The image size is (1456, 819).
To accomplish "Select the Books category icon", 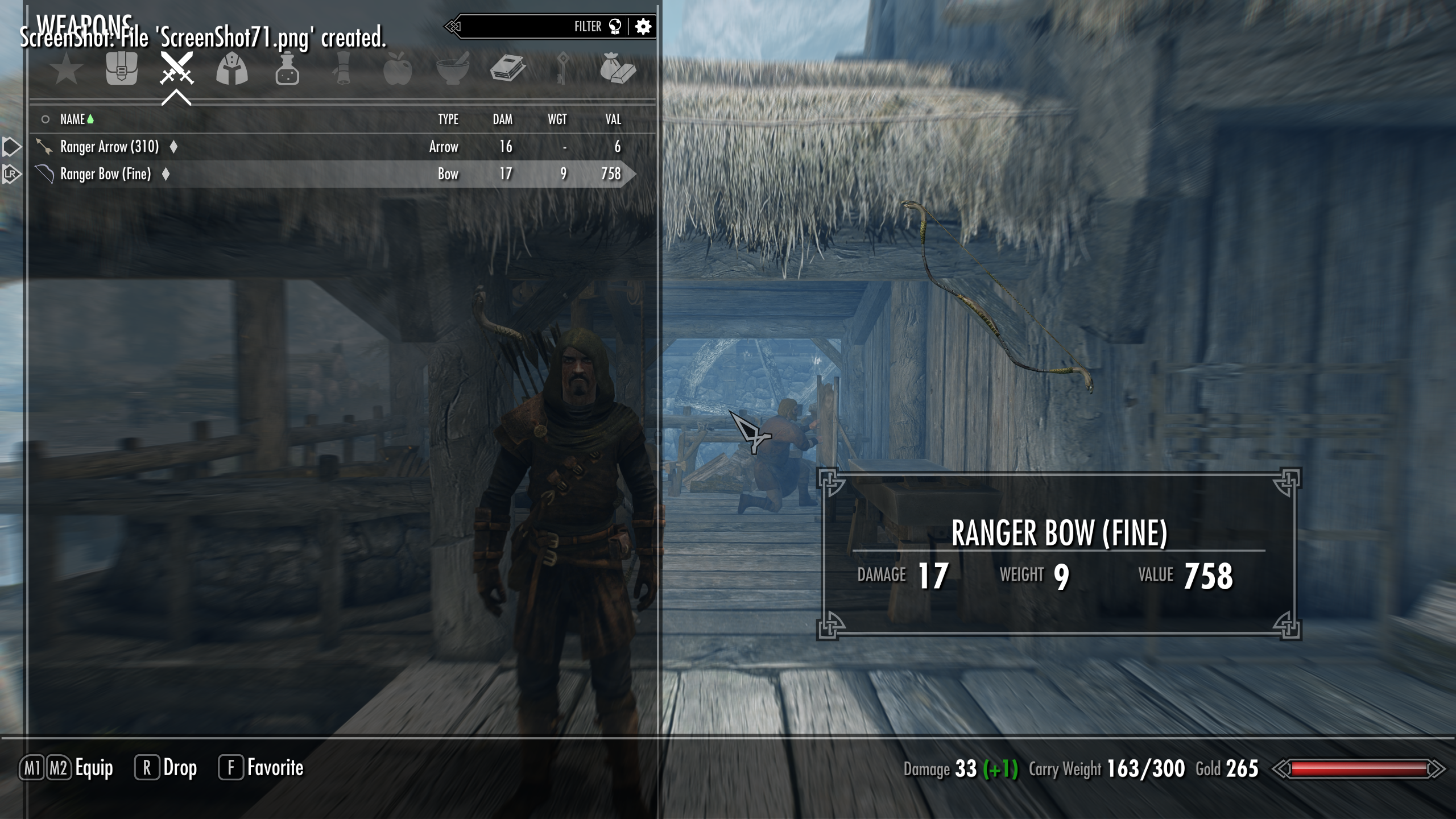I will pyautogui.click(x=509, y=69).
